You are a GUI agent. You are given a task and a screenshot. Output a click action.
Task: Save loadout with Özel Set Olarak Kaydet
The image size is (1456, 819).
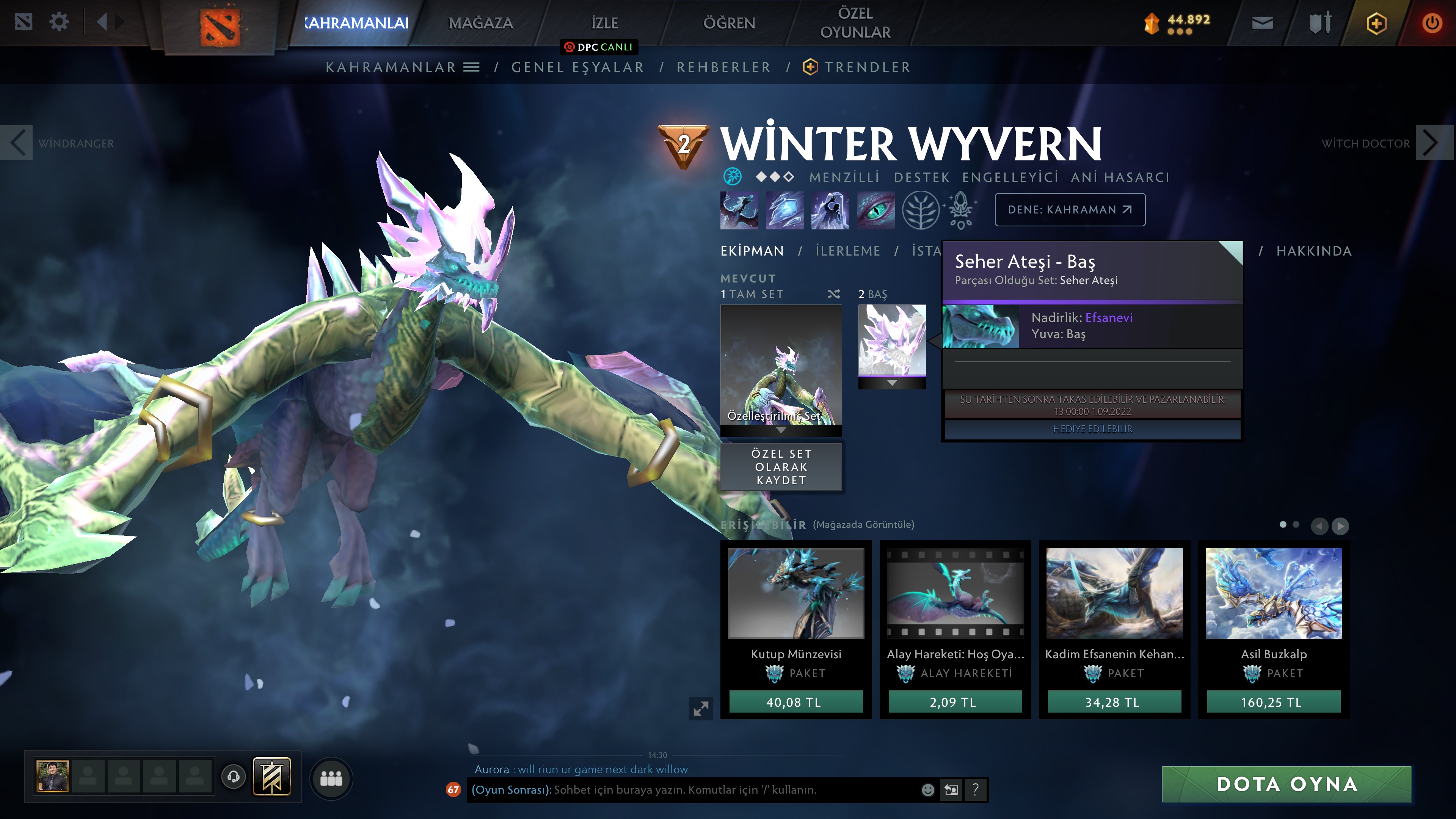coord(781,467)
